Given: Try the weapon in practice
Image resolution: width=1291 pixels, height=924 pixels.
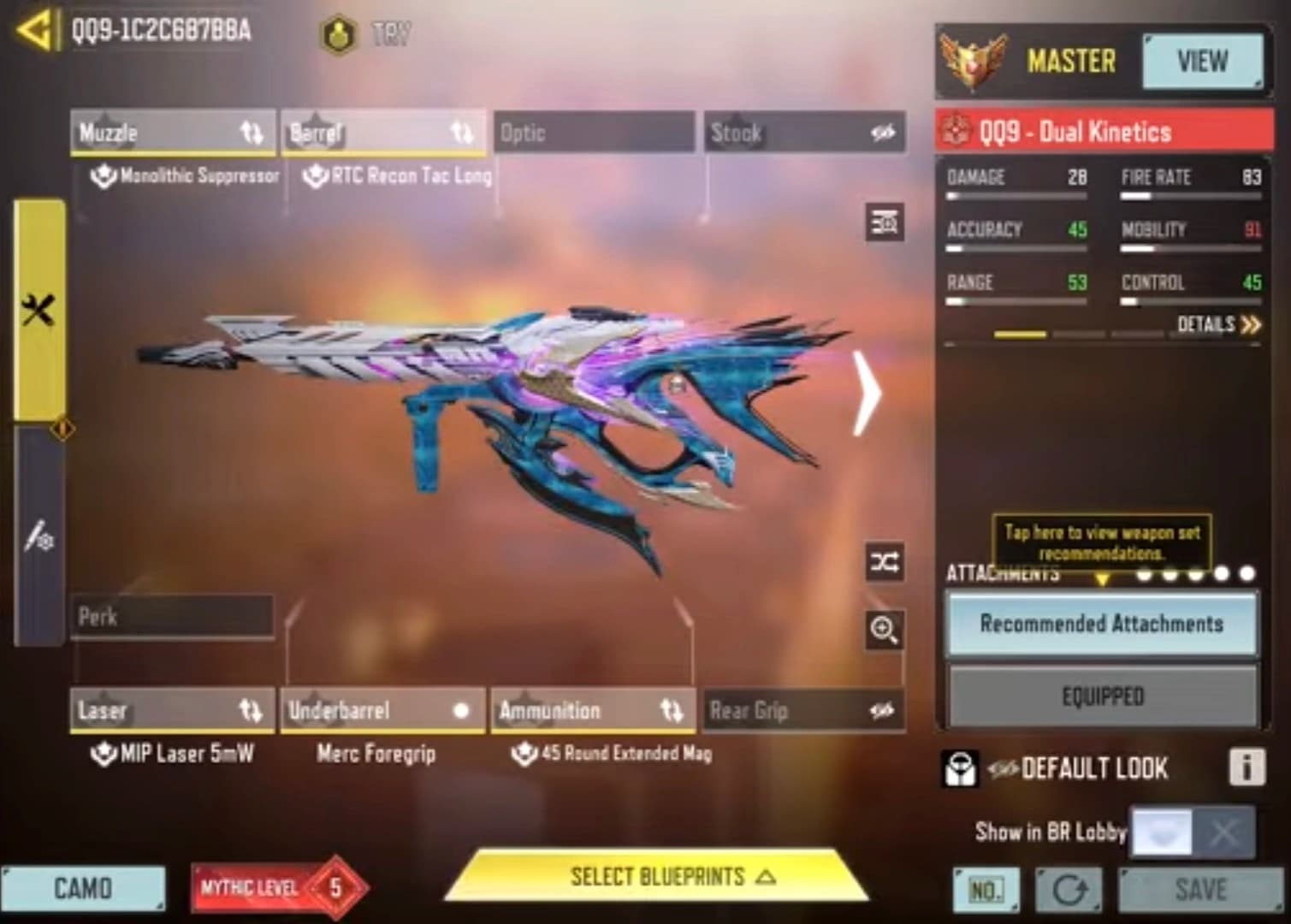Looking at the screenshot, I should click(368, 34).
